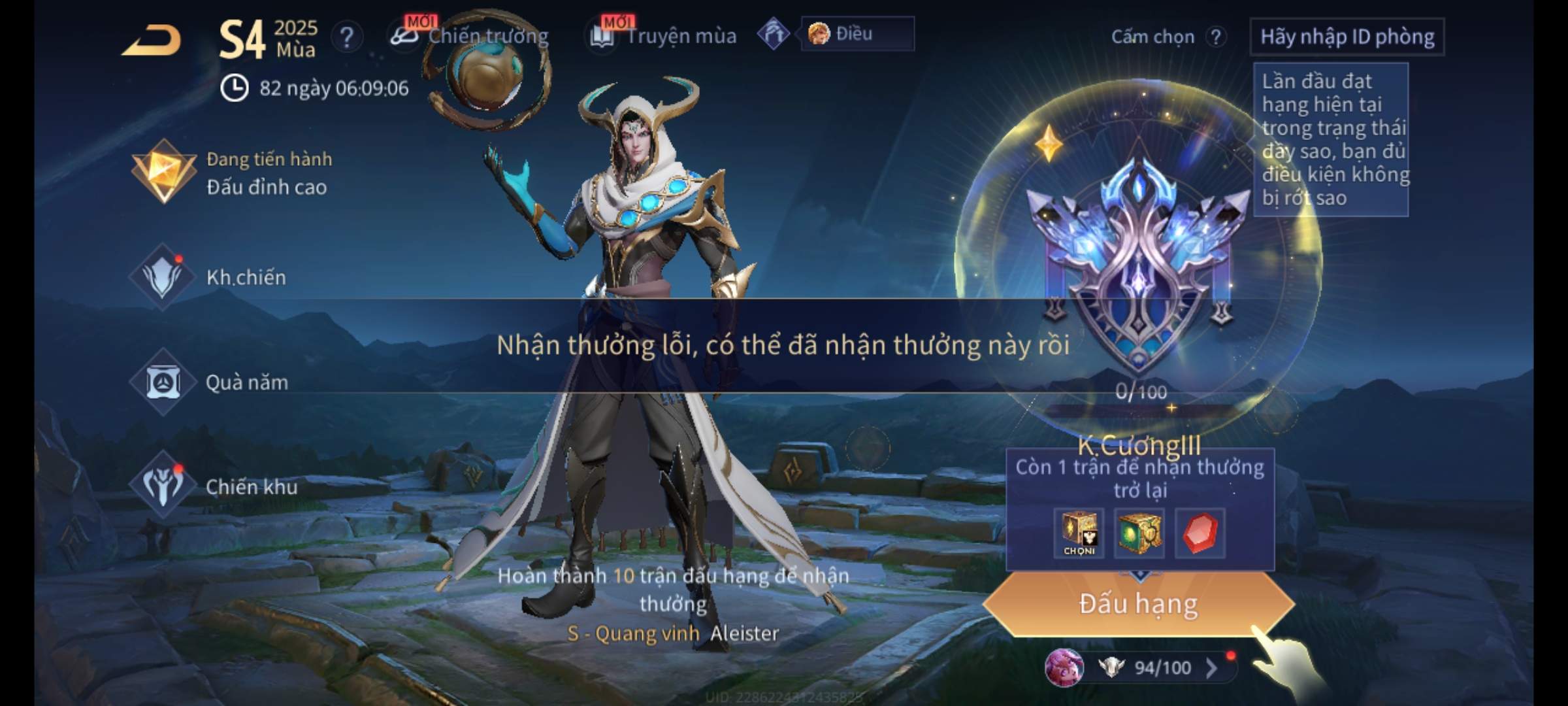Select the green gem chest reward
The height and width of the screenshot is (706, 1568).
[1139, 533]
